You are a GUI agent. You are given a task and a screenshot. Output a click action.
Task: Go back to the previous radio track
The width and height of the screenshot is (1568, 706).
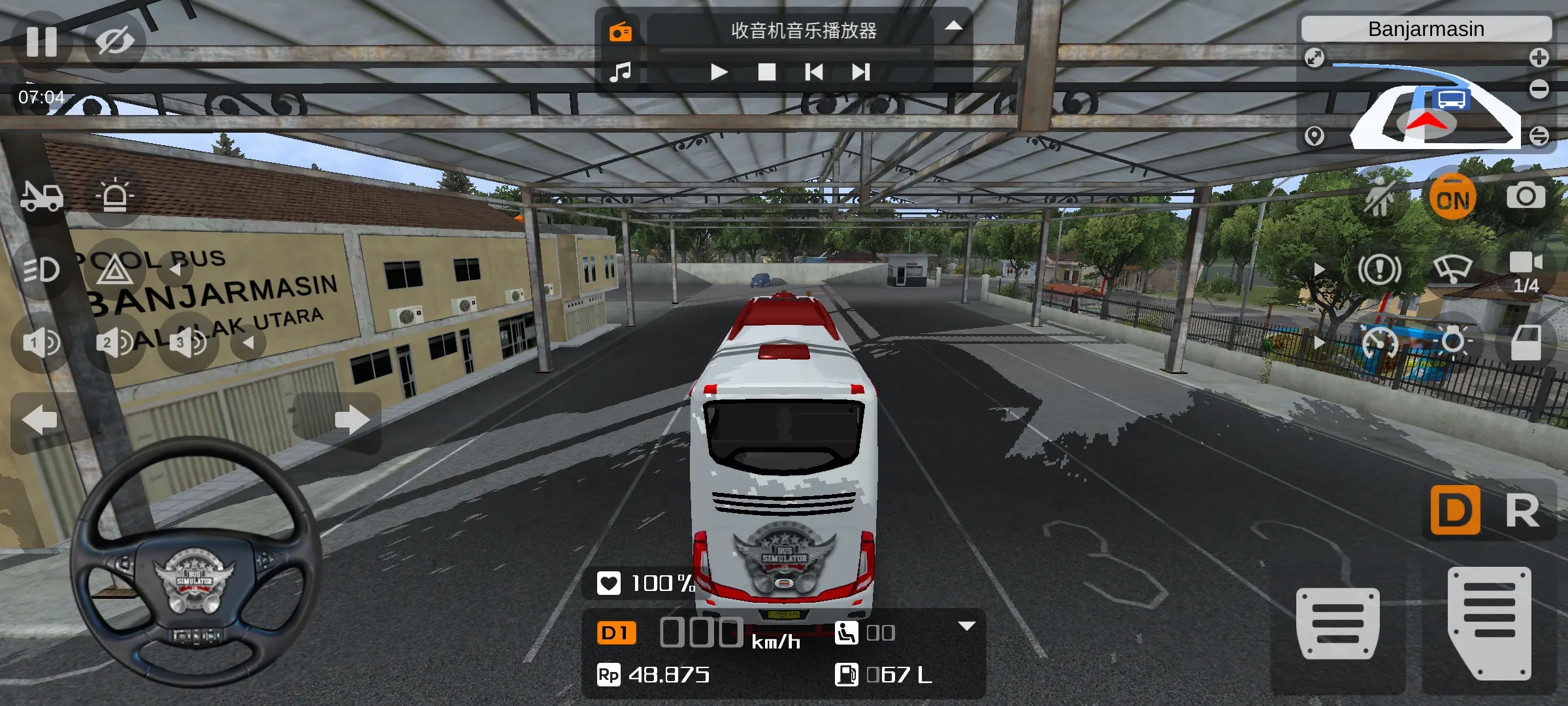tap(814, 72)
